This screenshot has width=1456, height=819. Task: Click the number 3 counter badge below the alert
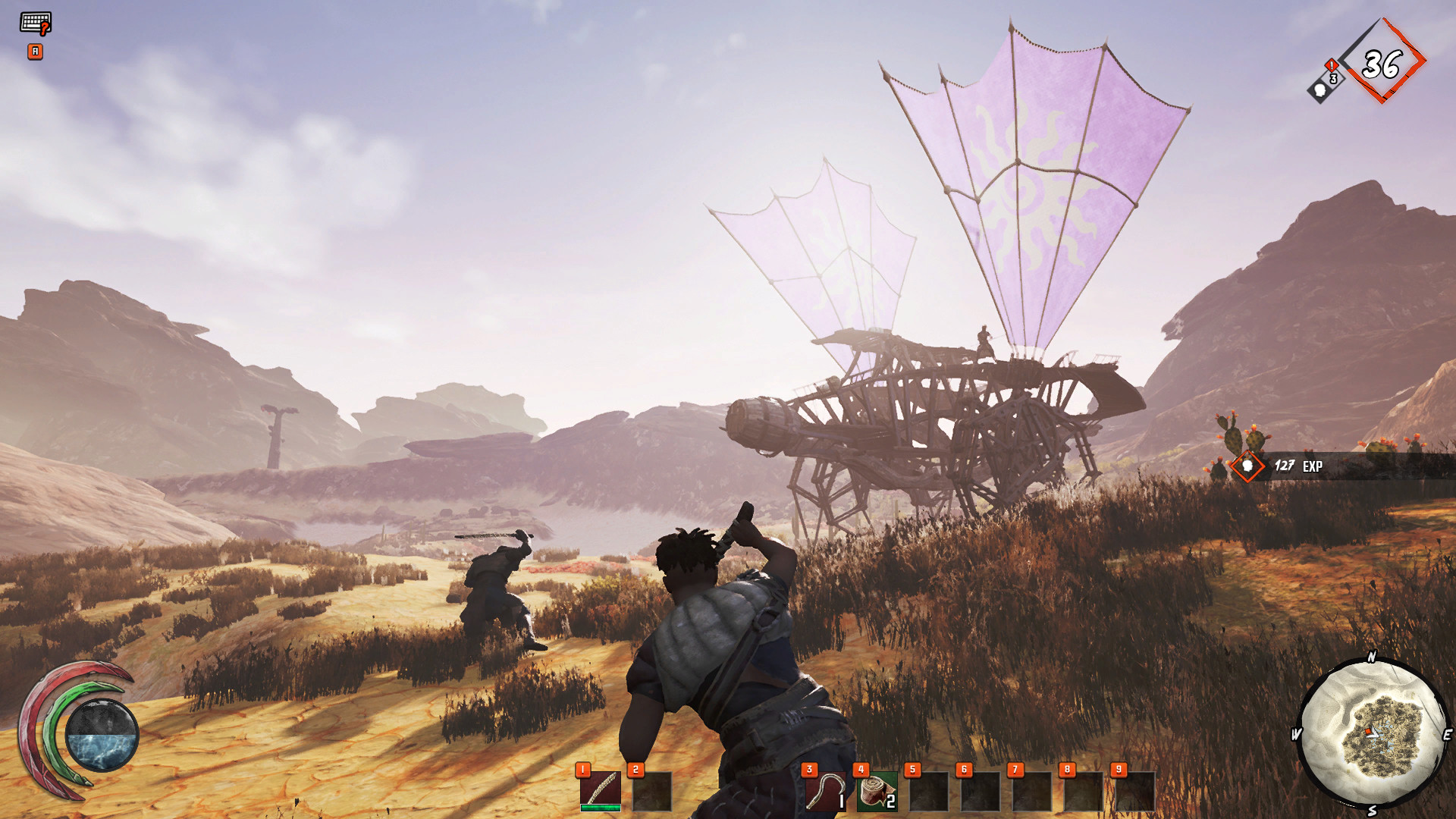pos(1333,80)
